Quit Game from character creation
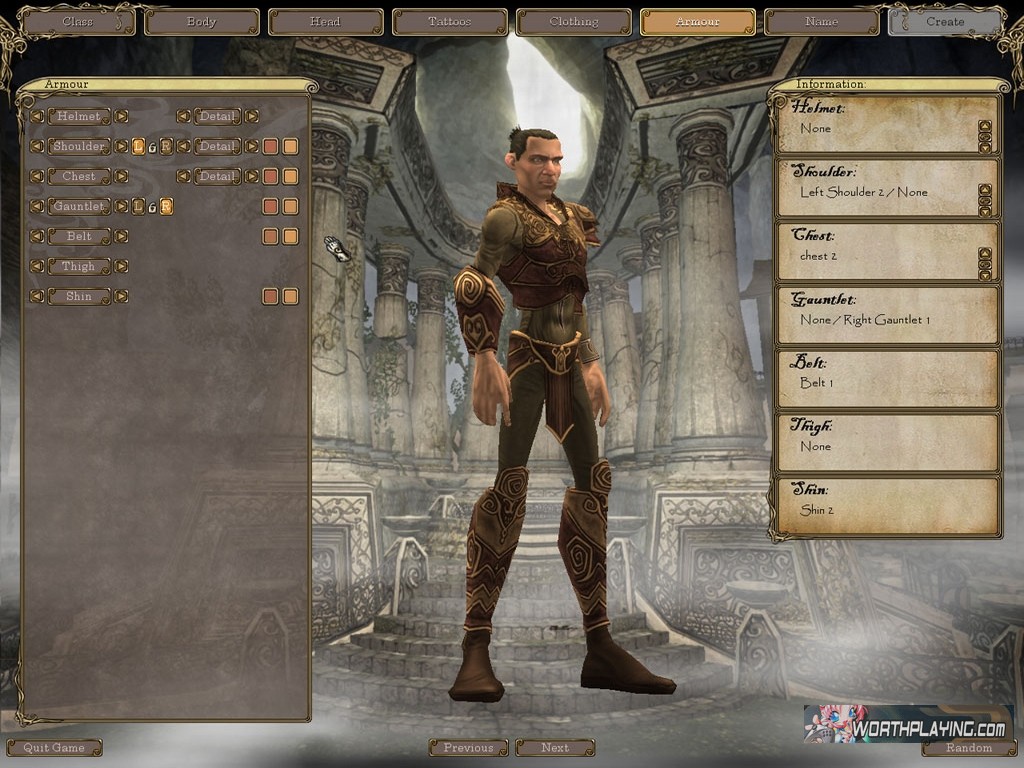Image resolution: width=1024 pixels, height=768 pixels. [x=54, y=747]
